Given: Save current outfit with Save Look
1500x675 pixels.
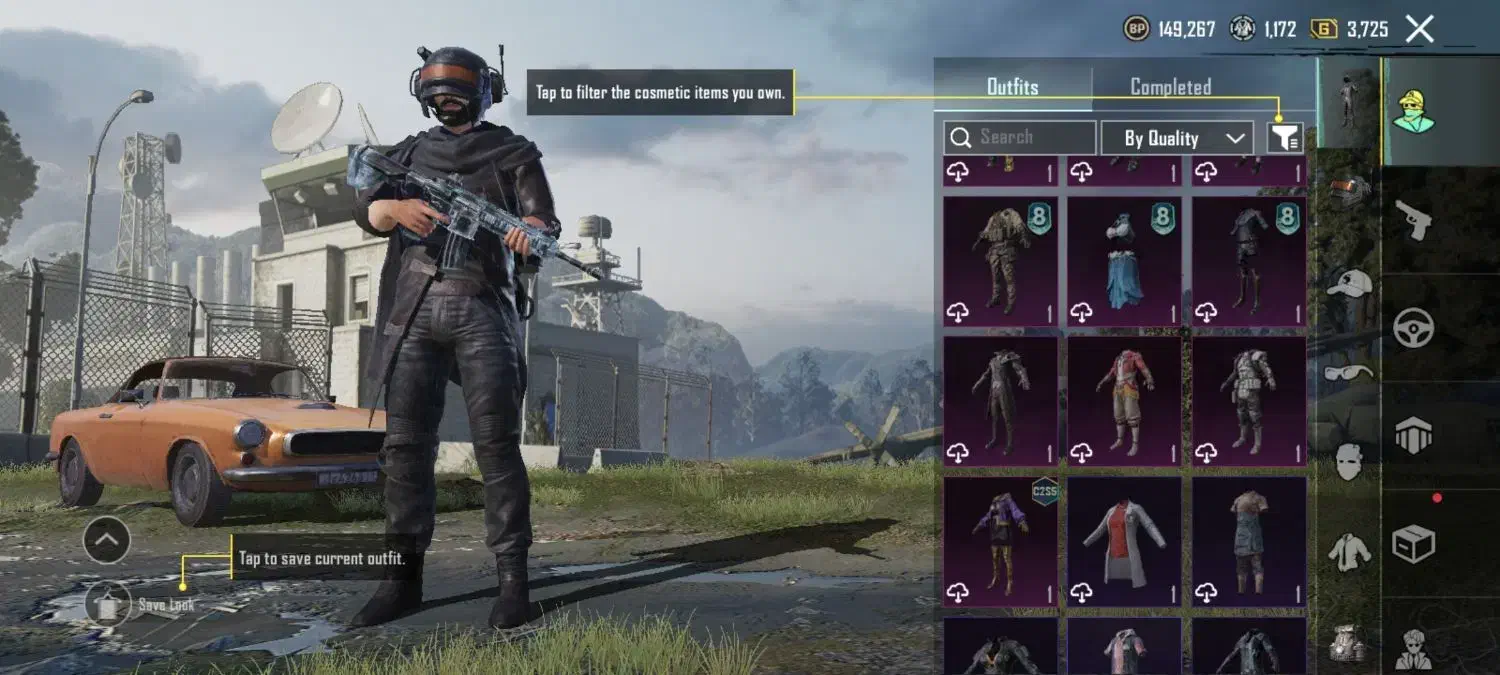Looking at the screenshot, I should 110,603.
